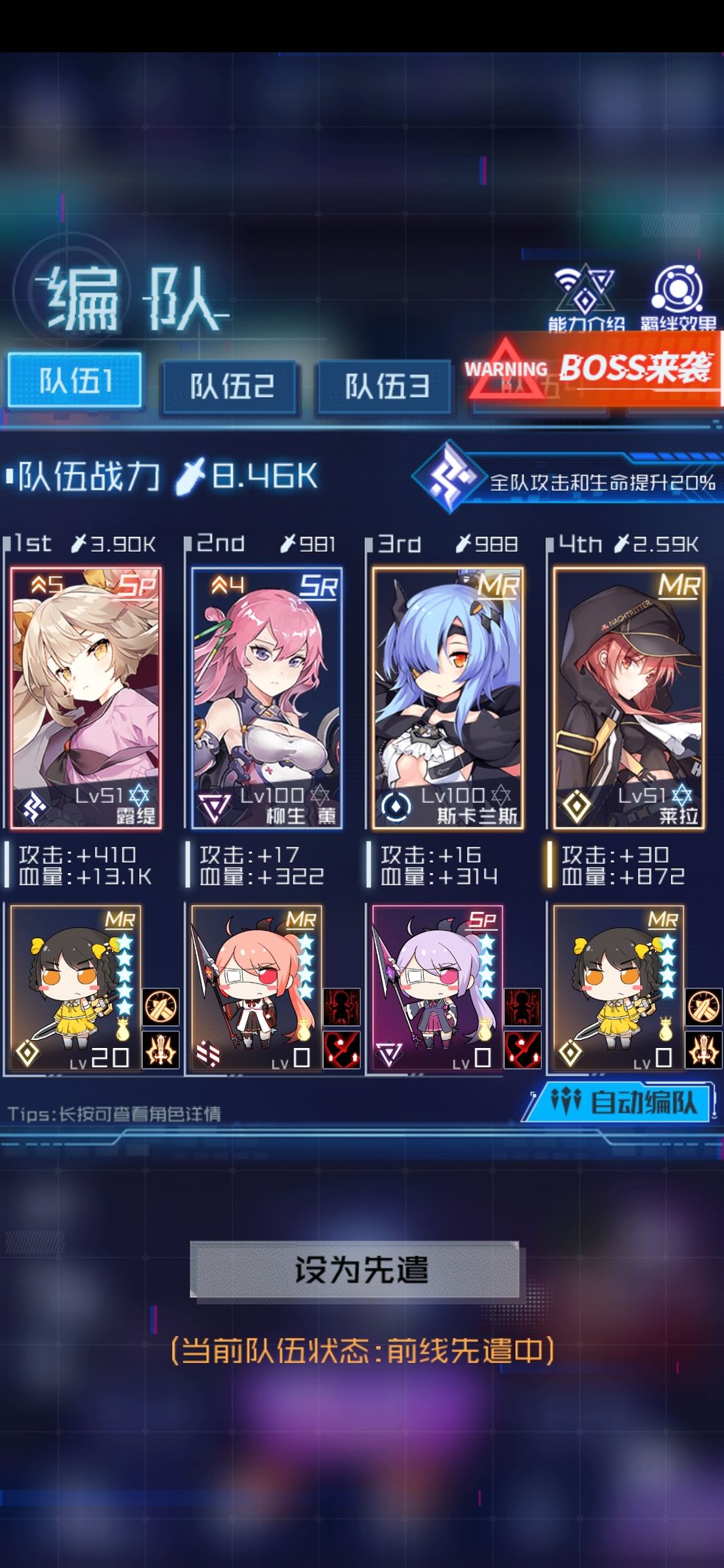Switch to the 队伍1 team tab
Viewport: 724px width, 1568px height.
click(x=74, y=380)
